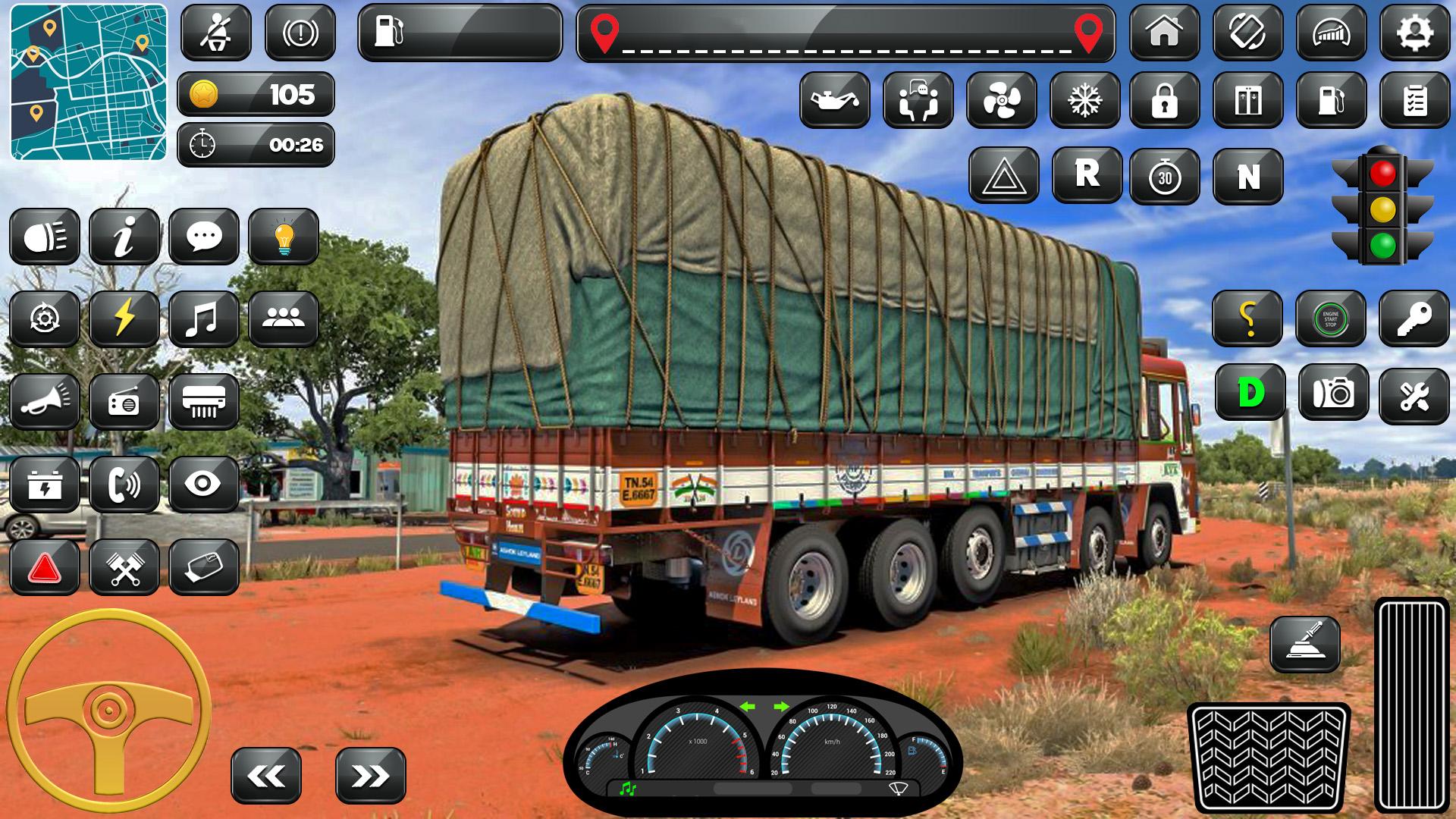Enable the air conditioner snowflake

(1084, 100)
